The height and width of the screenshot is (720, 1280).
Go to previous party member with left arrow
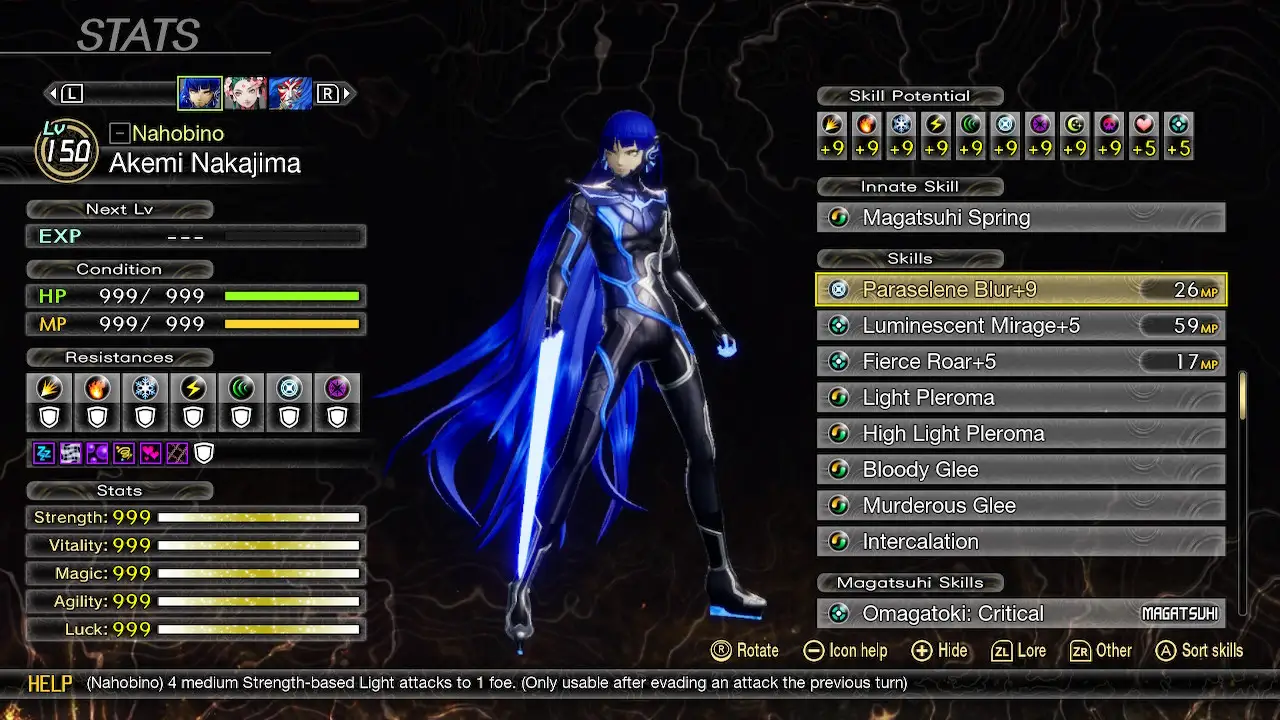pyautogui.click(x=52, y=94)
